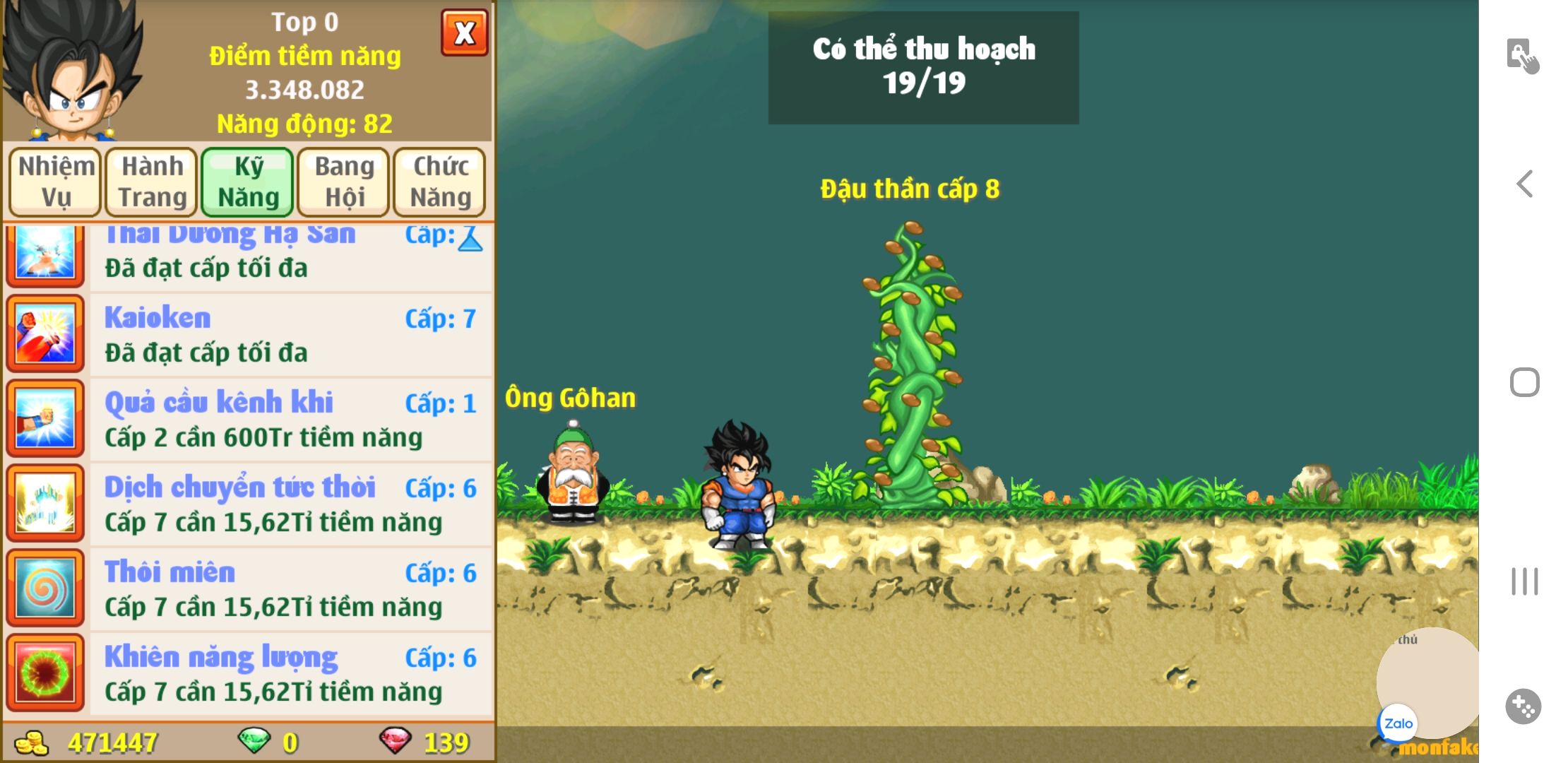Show the Bang Hội tab
Viewport: 1568px width, 763px height.
[x=344, y=182]
